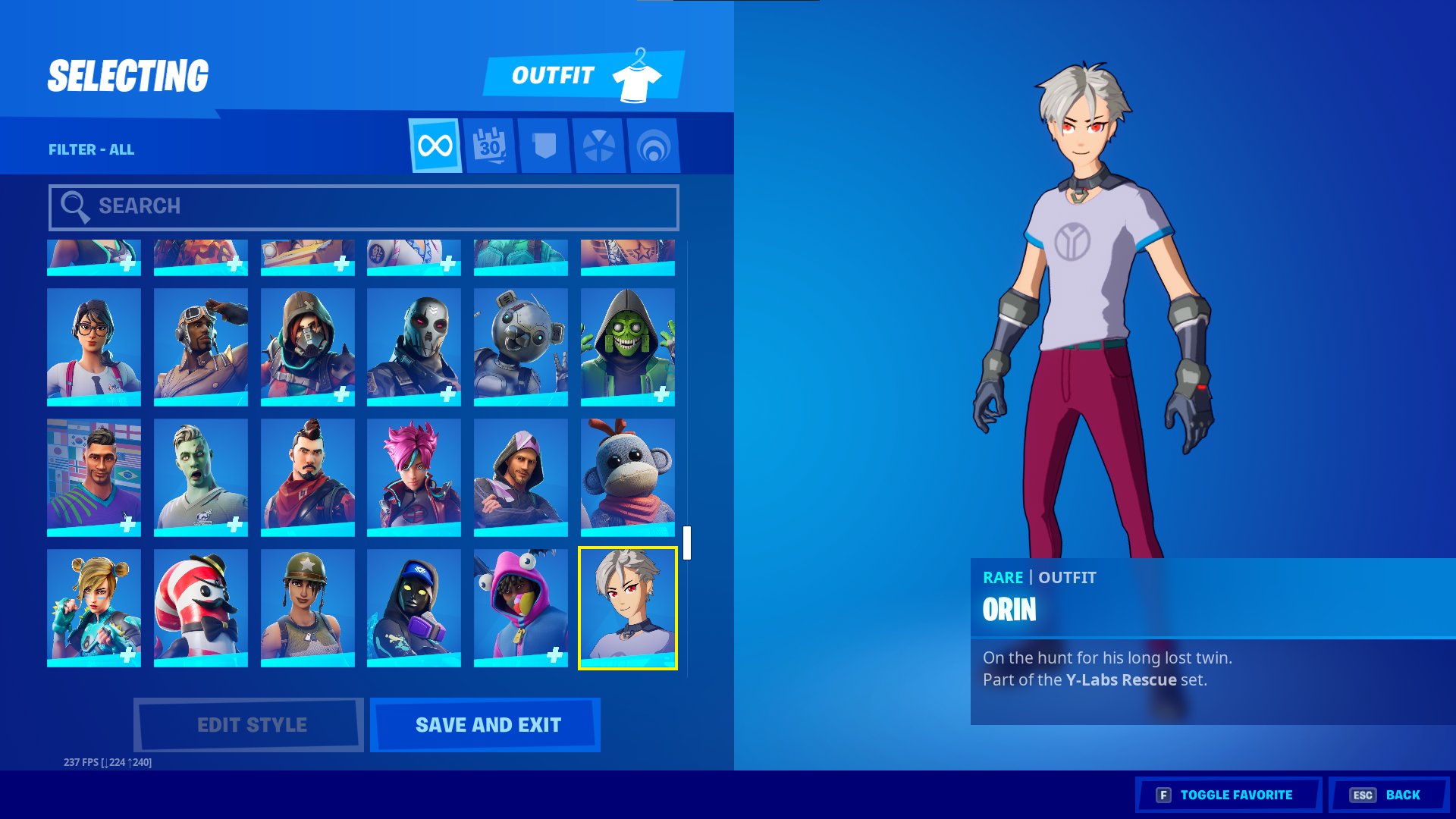Switch to the calendar 30 filter tab
The width and height of the screenshot is (1456, 819).
pyautogui.click(x=490, y=146)
